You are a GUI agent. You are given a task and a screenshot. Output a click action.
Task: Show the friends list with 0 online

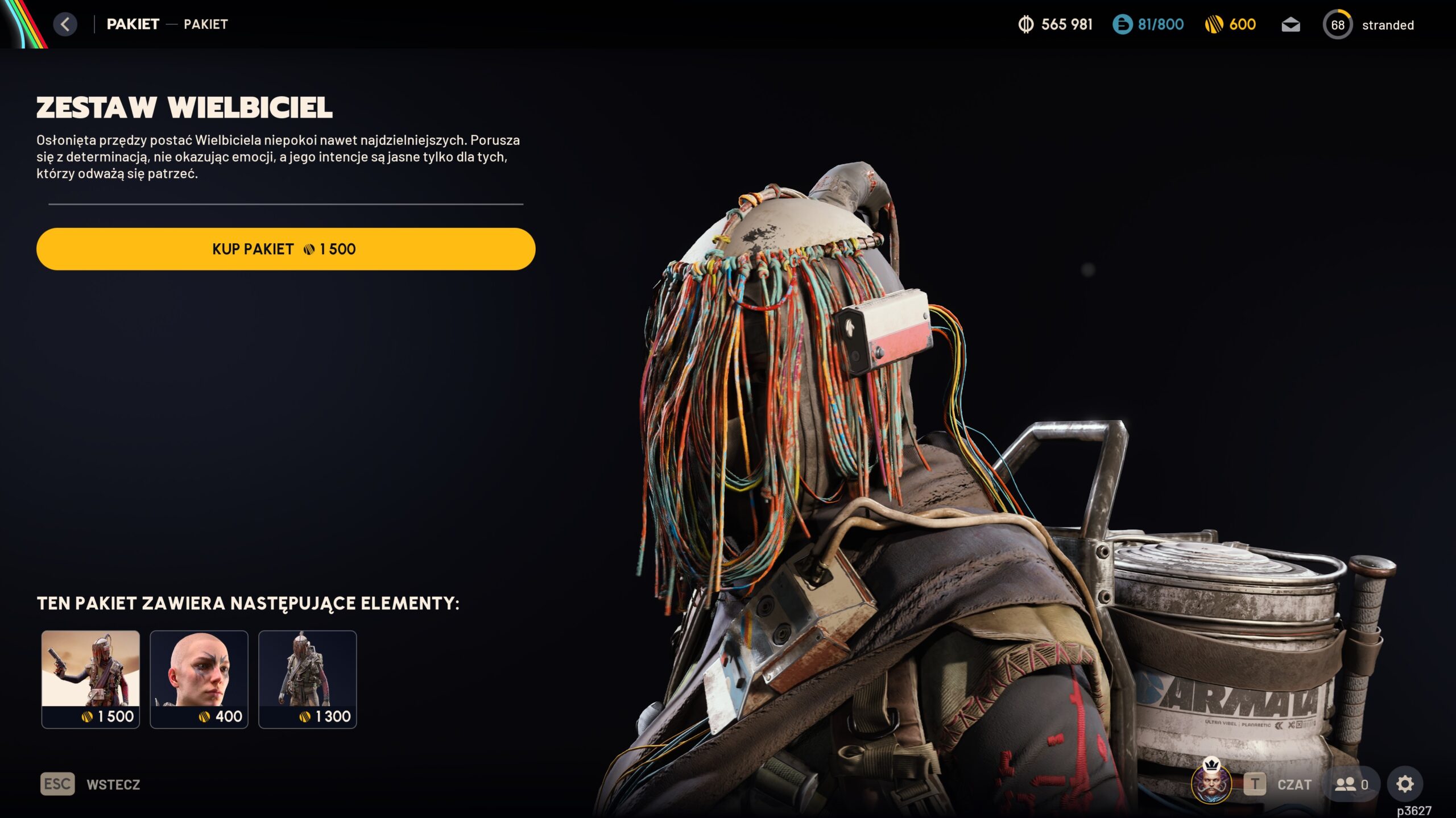pyautogui.click(x=1351, y=784)
